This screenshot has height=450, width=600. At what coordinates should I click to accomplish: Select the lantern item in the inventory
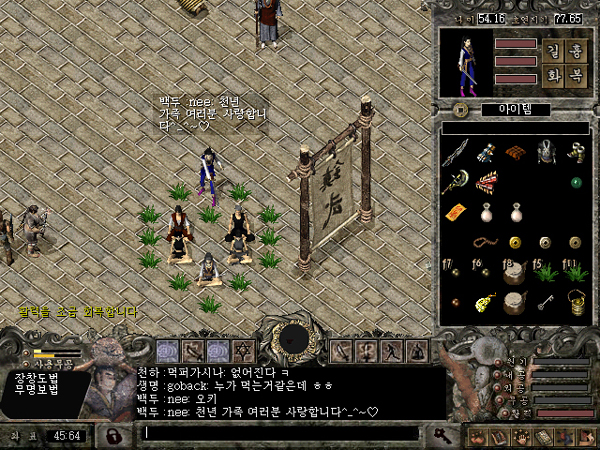click(576, 301)
